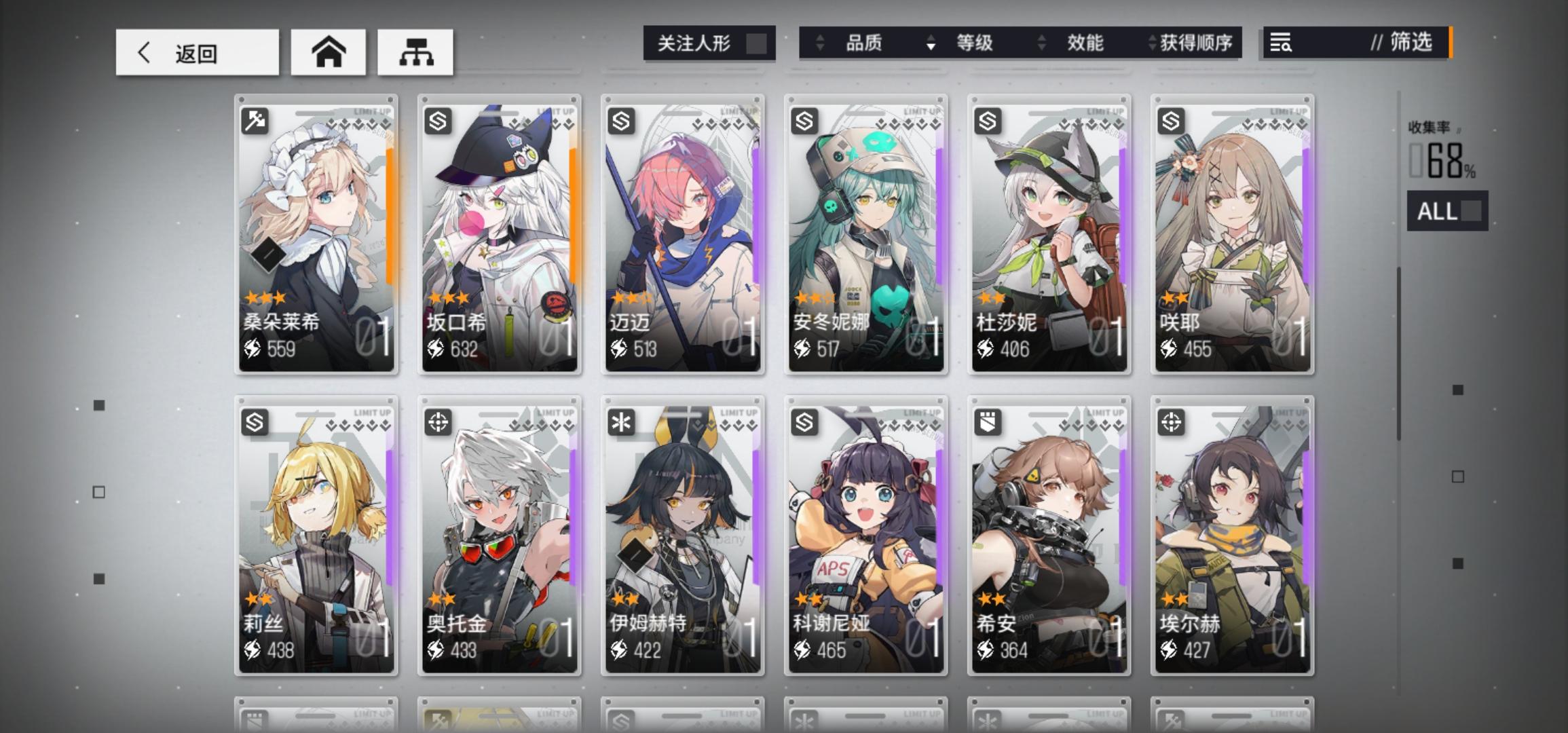Image resolution: width=1568 pixels, height=733 pixels.
Task: Open the 筛选 filter panel
Action: click(1413, 43)
